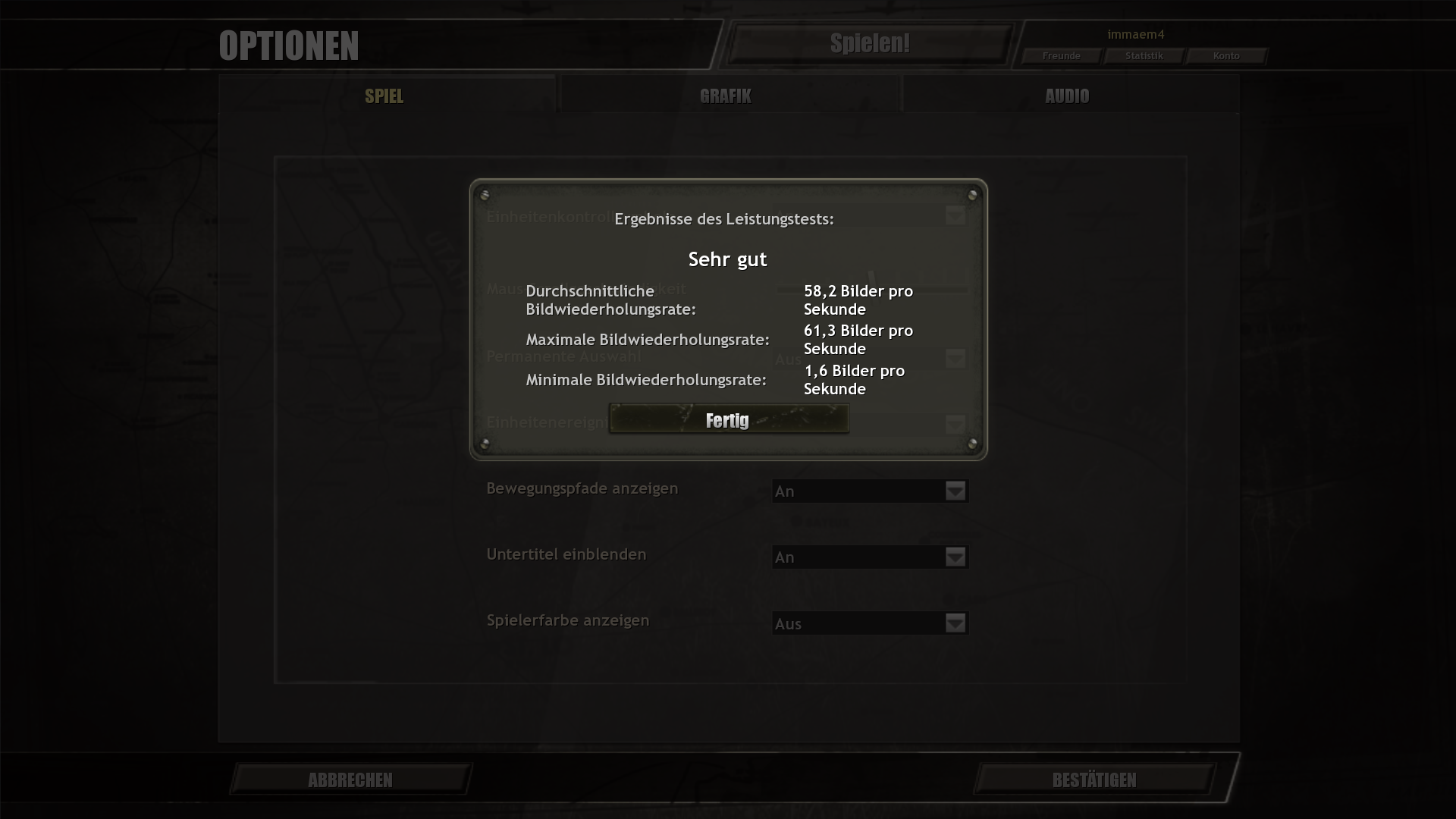Open the Freunde panel

(x=1061, y=55)
